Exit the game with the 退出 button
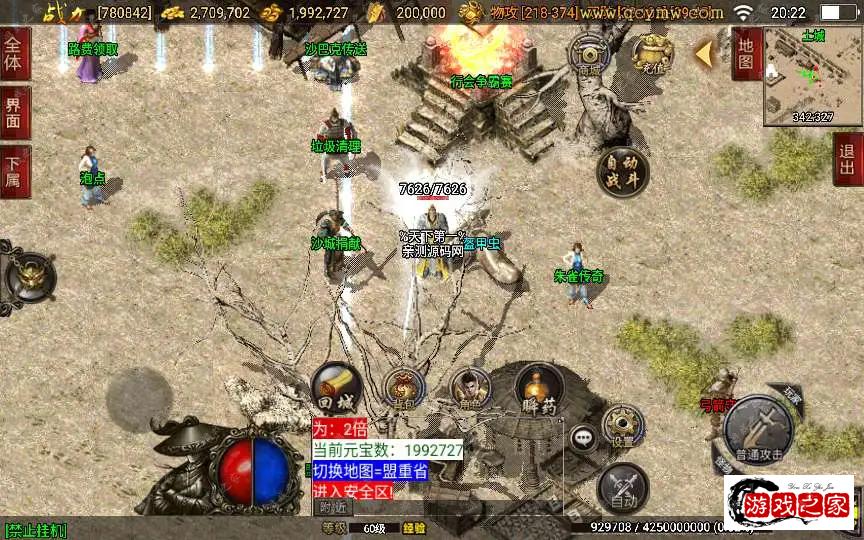 click(848, 160)
